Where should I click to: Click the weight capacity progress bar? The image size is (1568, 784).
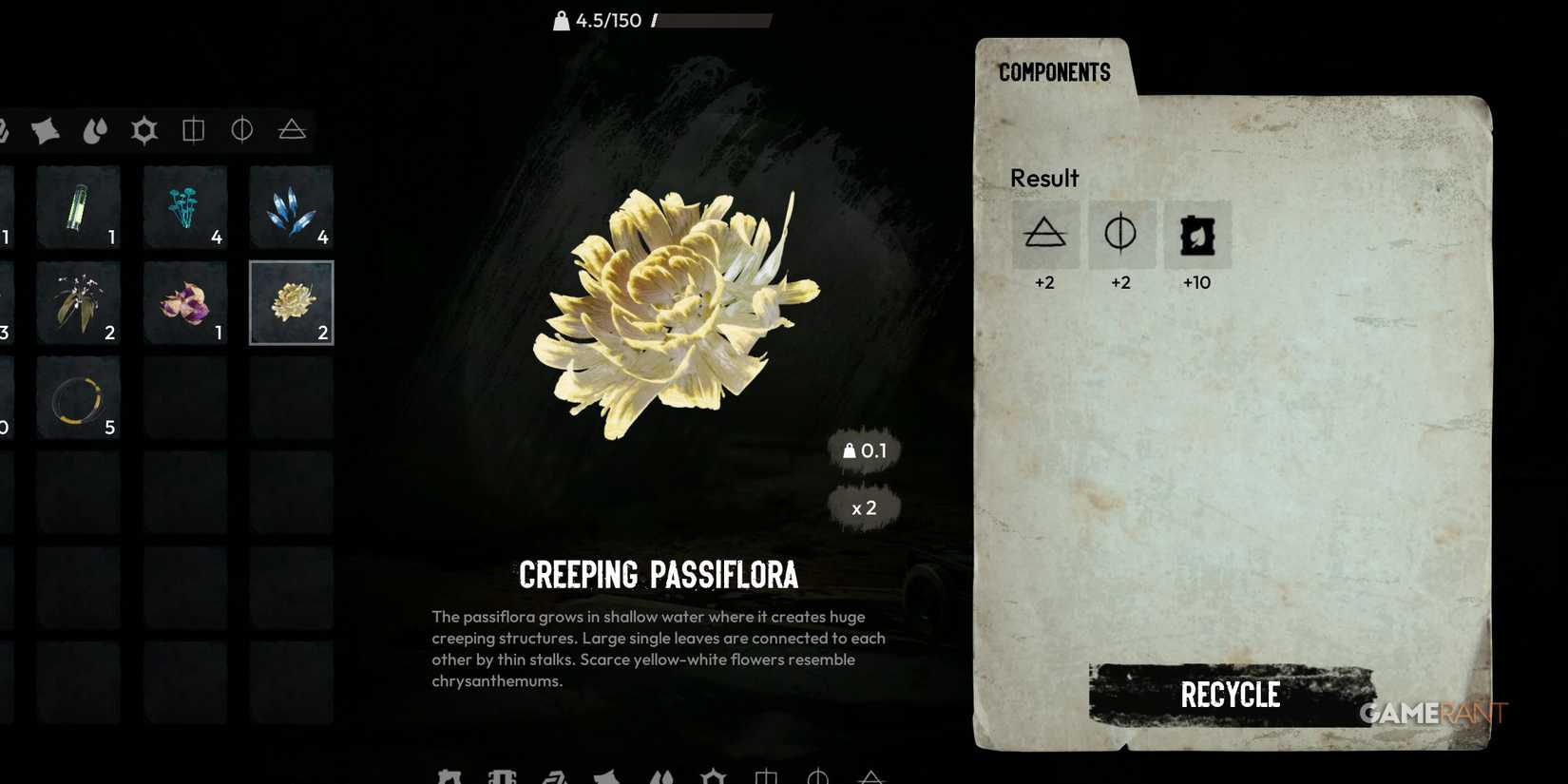pos(713,20)
